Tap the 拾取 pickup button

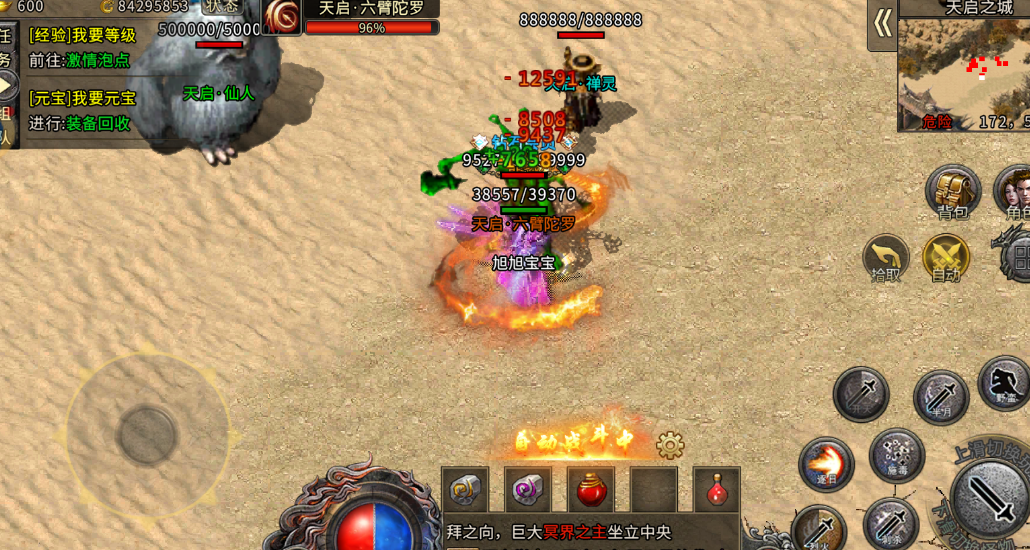(x=886, y=257)
